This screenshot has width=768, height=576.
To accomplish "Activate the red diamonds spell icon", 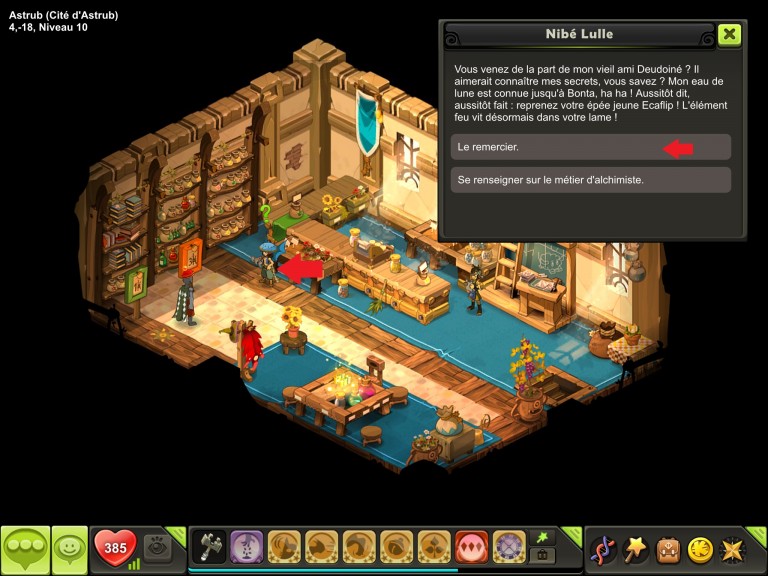I will (x=472, y=547).
